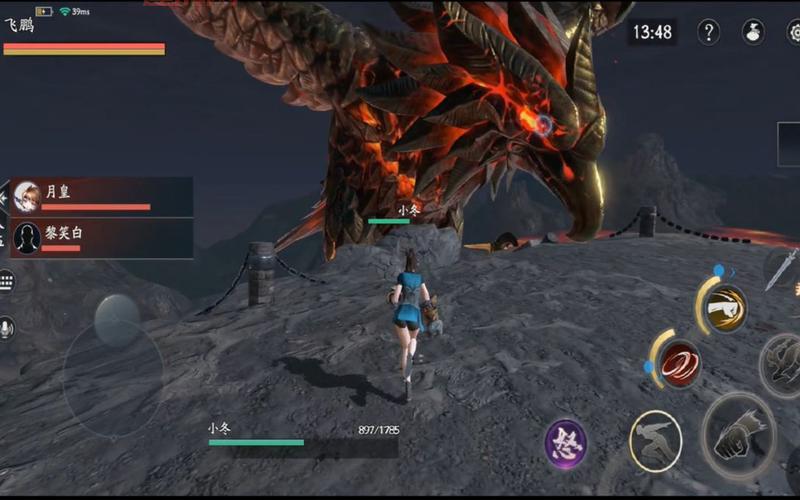Select teammate 月皇 in the party list
Screen dimensions: 800x500
pyautogui.click(x=101, y=196)
